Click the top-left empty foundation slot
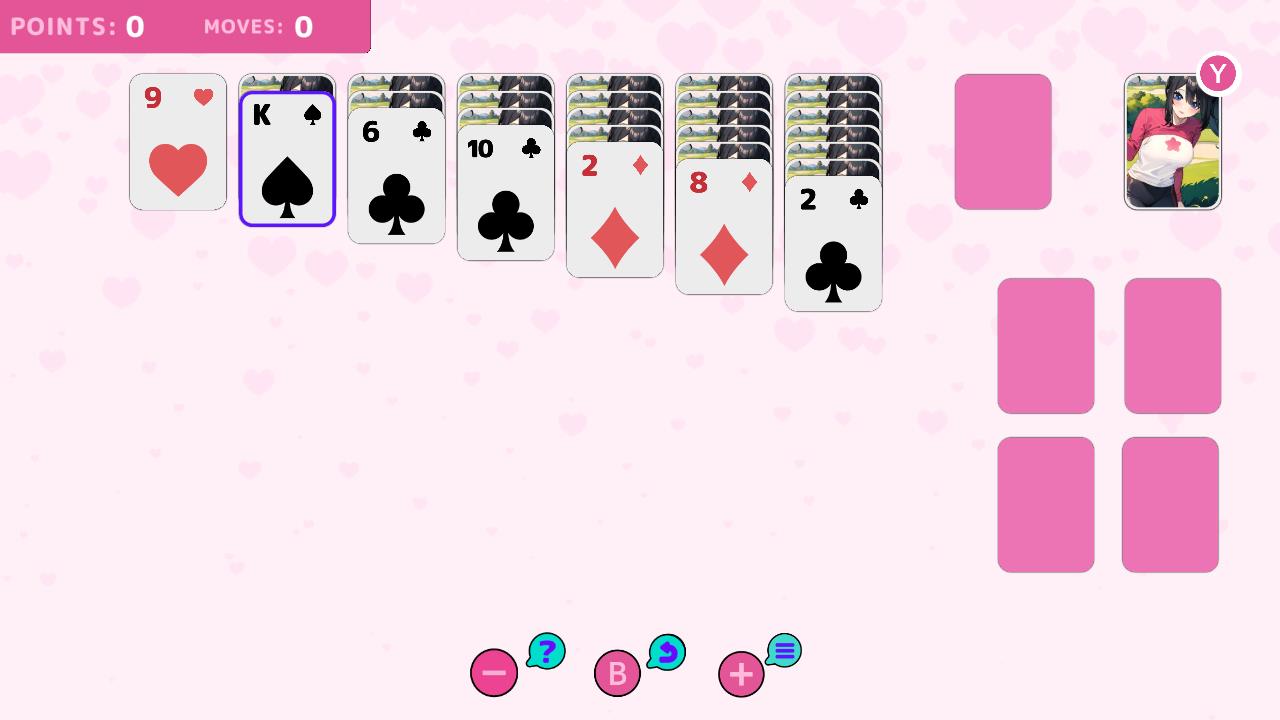 (1045, 345)
